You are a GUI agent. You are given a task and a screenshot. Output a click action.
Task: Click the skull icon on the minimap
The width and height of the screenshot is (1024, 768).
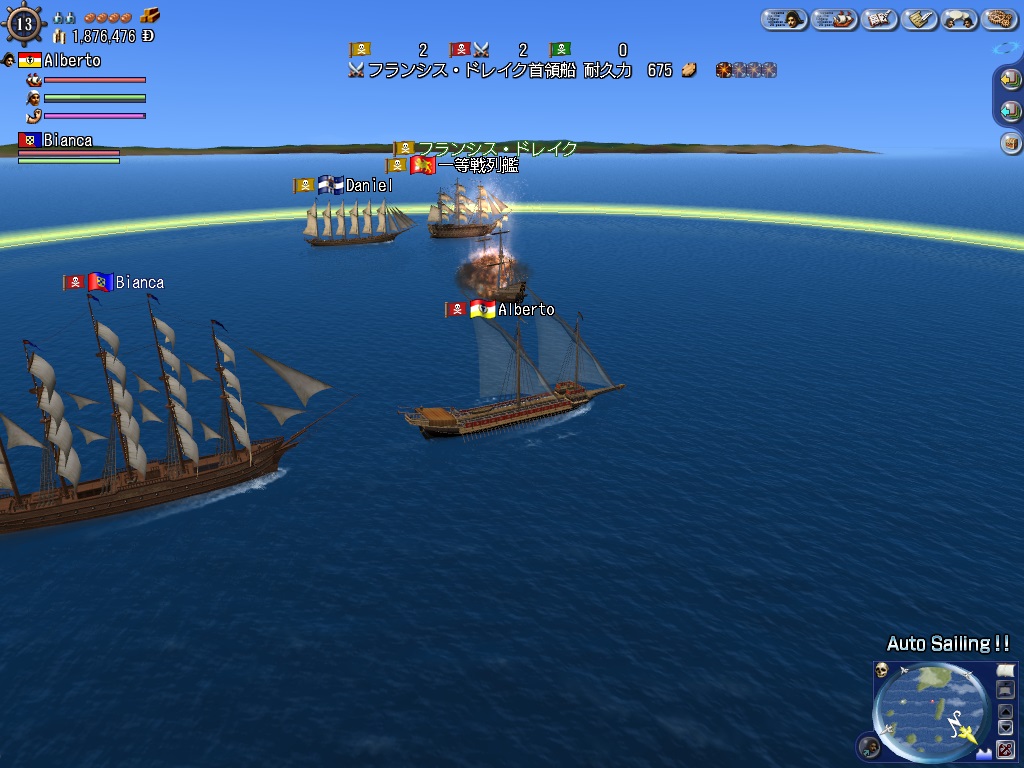(882, 669)
